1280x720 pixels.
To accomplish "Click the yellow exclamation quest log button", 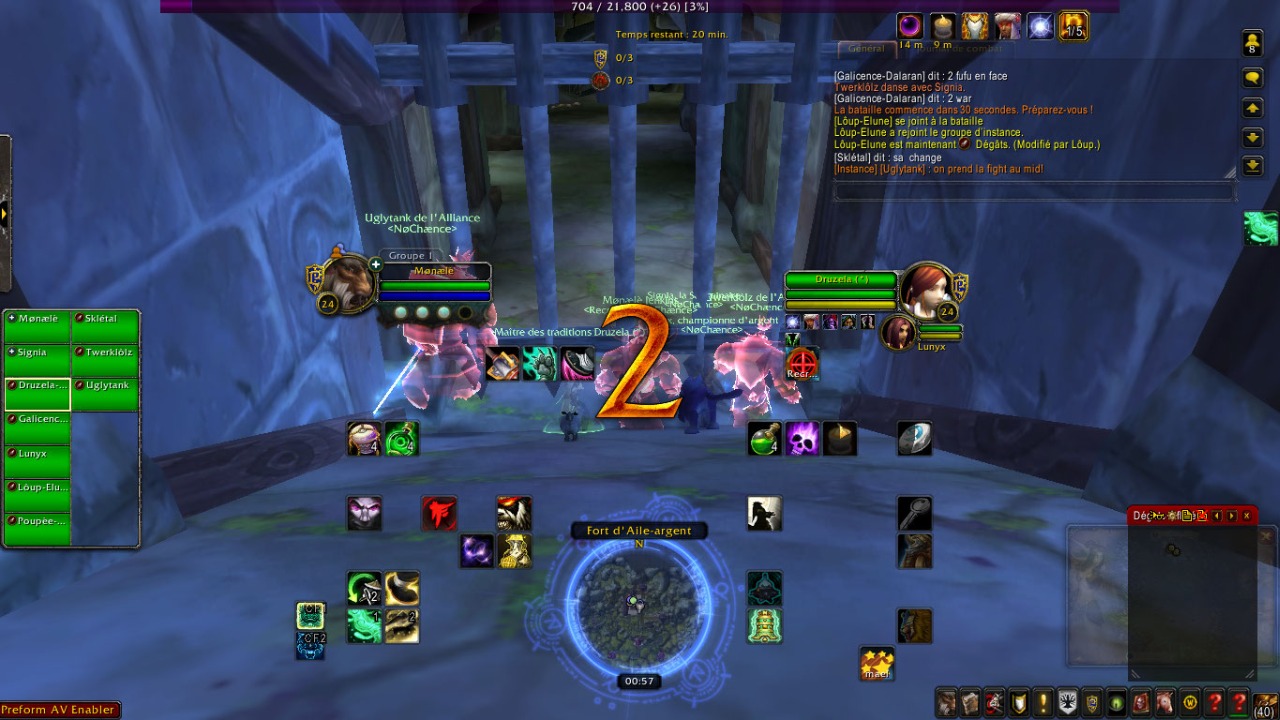I will pyautogui.click(x=1043, y=702).
